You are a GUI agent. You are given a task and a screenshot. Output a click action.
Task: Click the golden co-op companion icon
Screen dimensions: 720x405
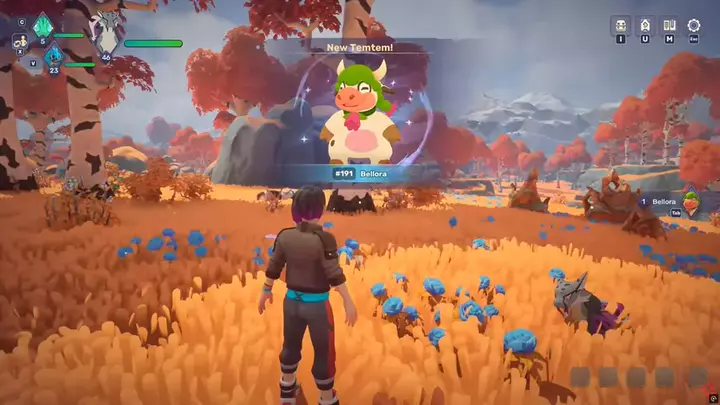pyautogui.click(x=20, y=41)
